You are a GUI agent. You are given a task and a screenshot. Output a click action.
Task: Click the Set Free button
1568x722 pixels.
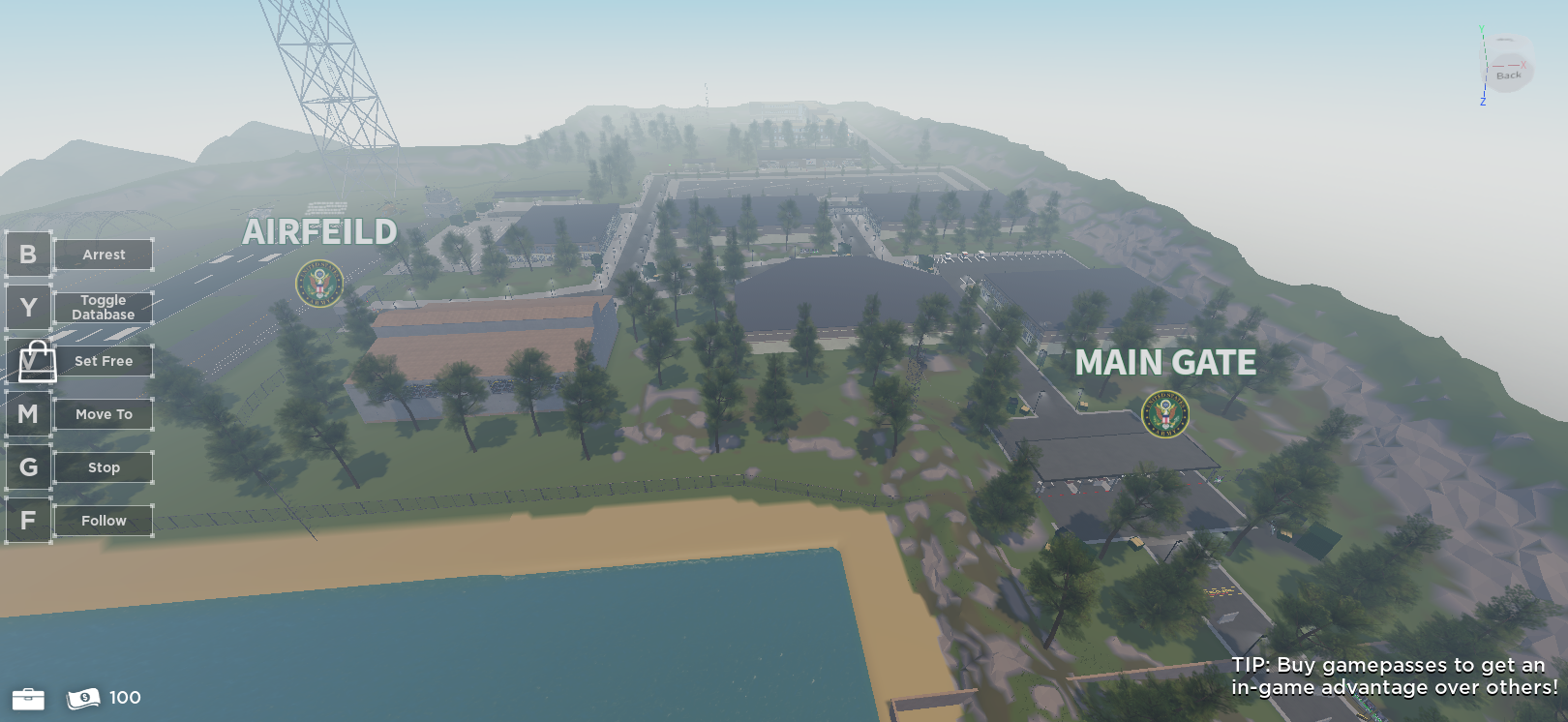click(103, 360)
